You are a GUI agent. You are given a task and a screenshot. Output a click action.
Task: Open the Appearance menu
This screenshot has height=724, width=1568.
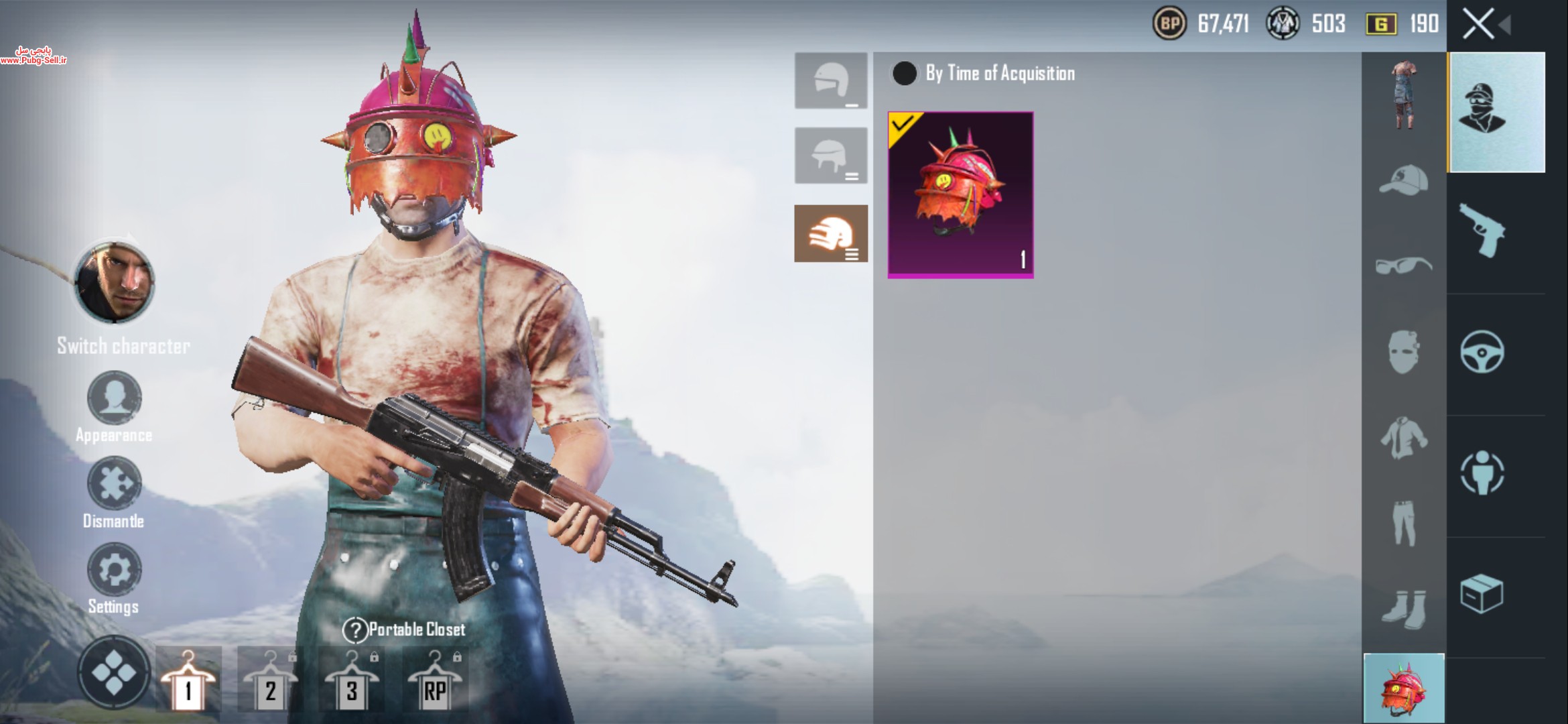114,398
